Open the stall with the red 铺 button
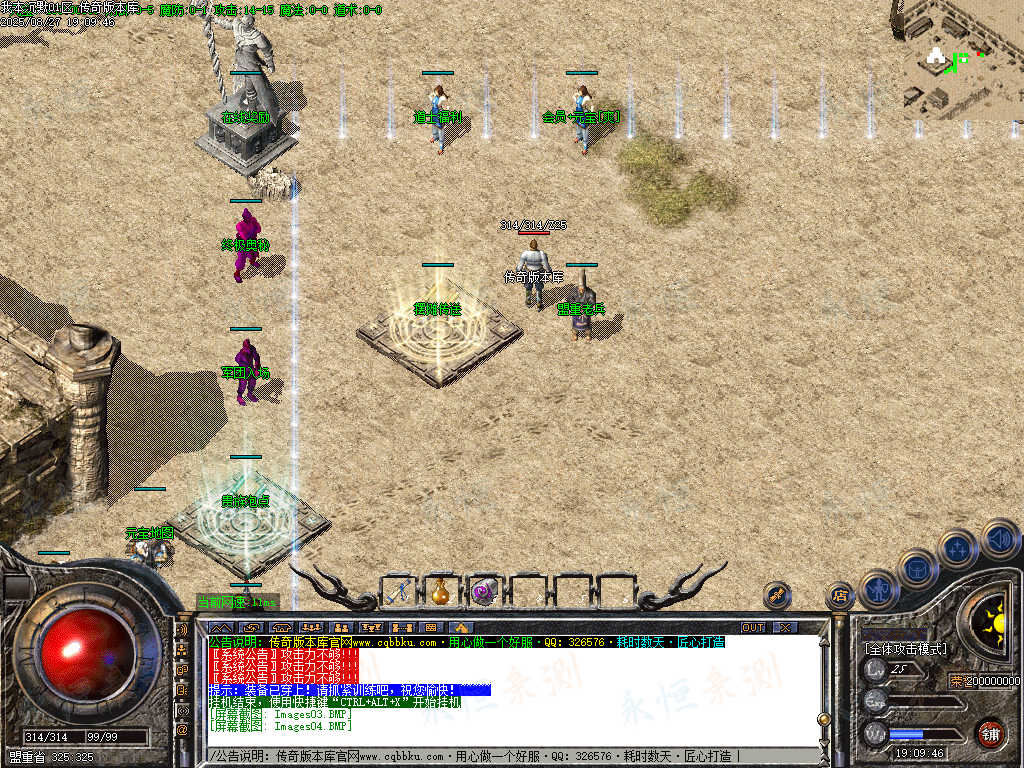1024x768 pixels. tap(990, 733)
